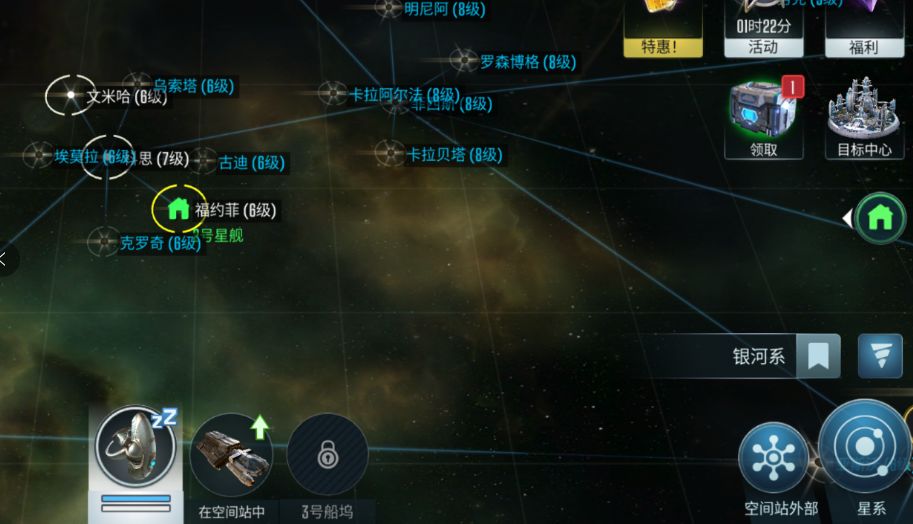The width and height of the screenshot is (913, 524).
Task: Select the 古迪 system node
Action: point(204,162)
